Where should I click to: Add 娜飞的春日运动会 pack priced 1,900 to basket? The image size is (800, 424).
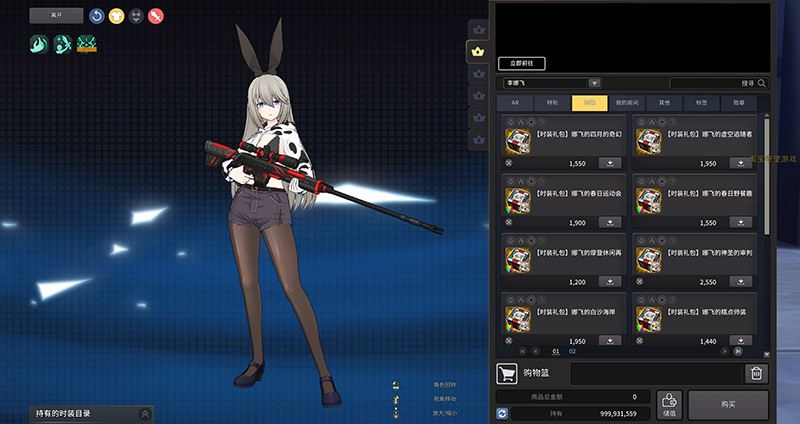609,222
